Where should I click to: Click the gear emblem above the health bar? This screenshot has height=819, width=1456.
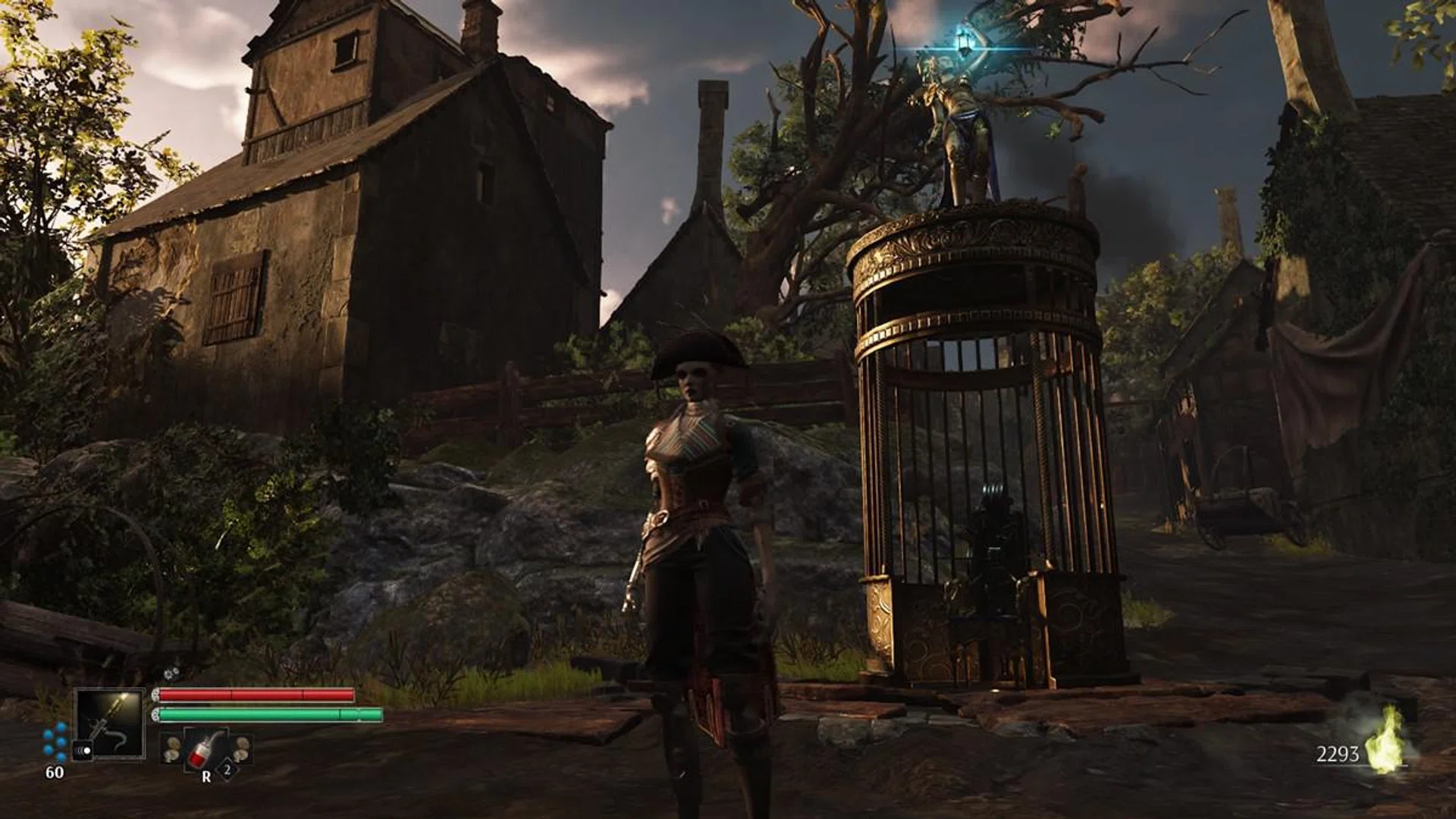click(x=156, y=694)
